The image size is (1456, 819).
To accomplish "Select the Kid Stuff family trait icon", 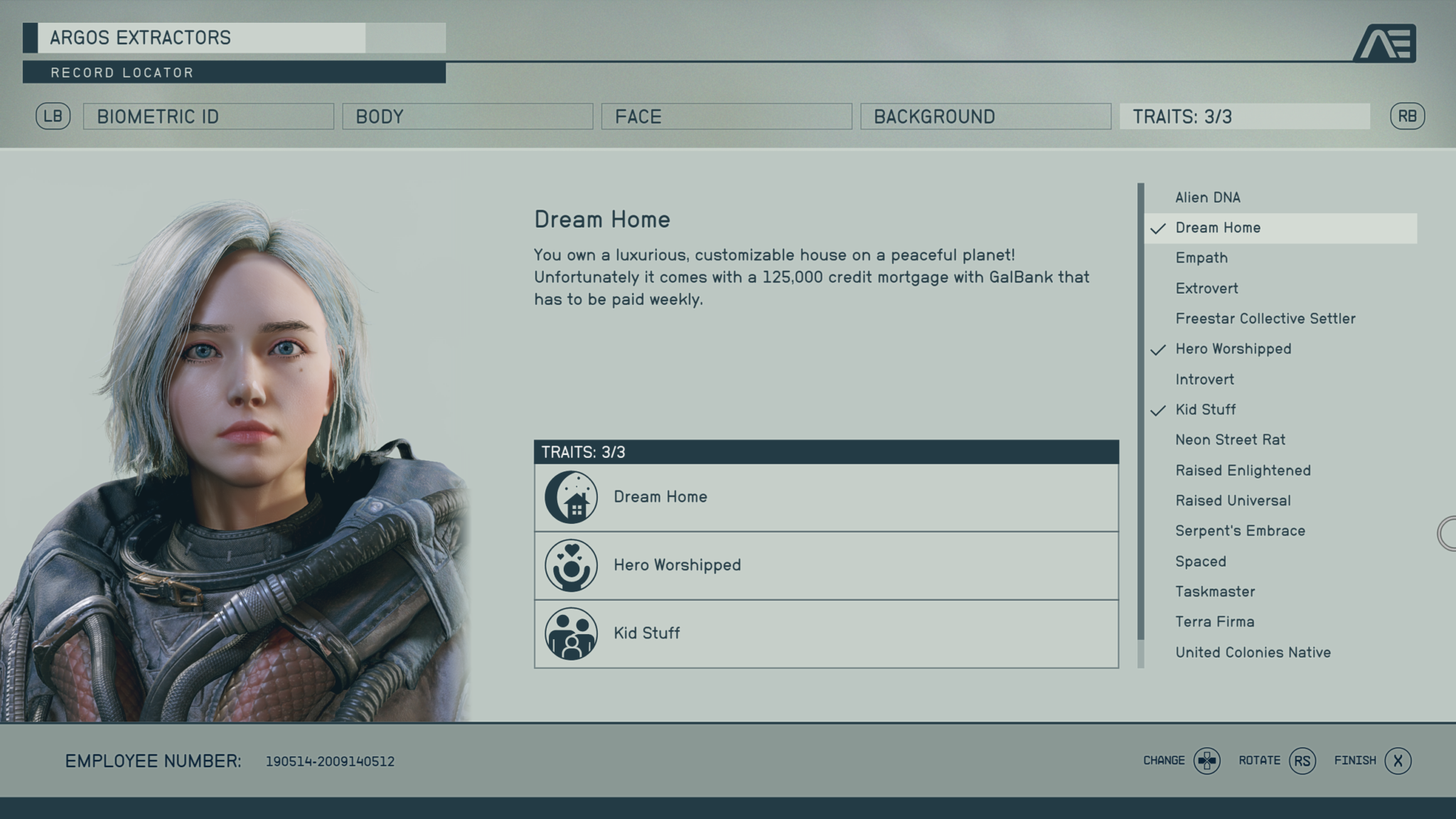I will click(x=571, y=633).
